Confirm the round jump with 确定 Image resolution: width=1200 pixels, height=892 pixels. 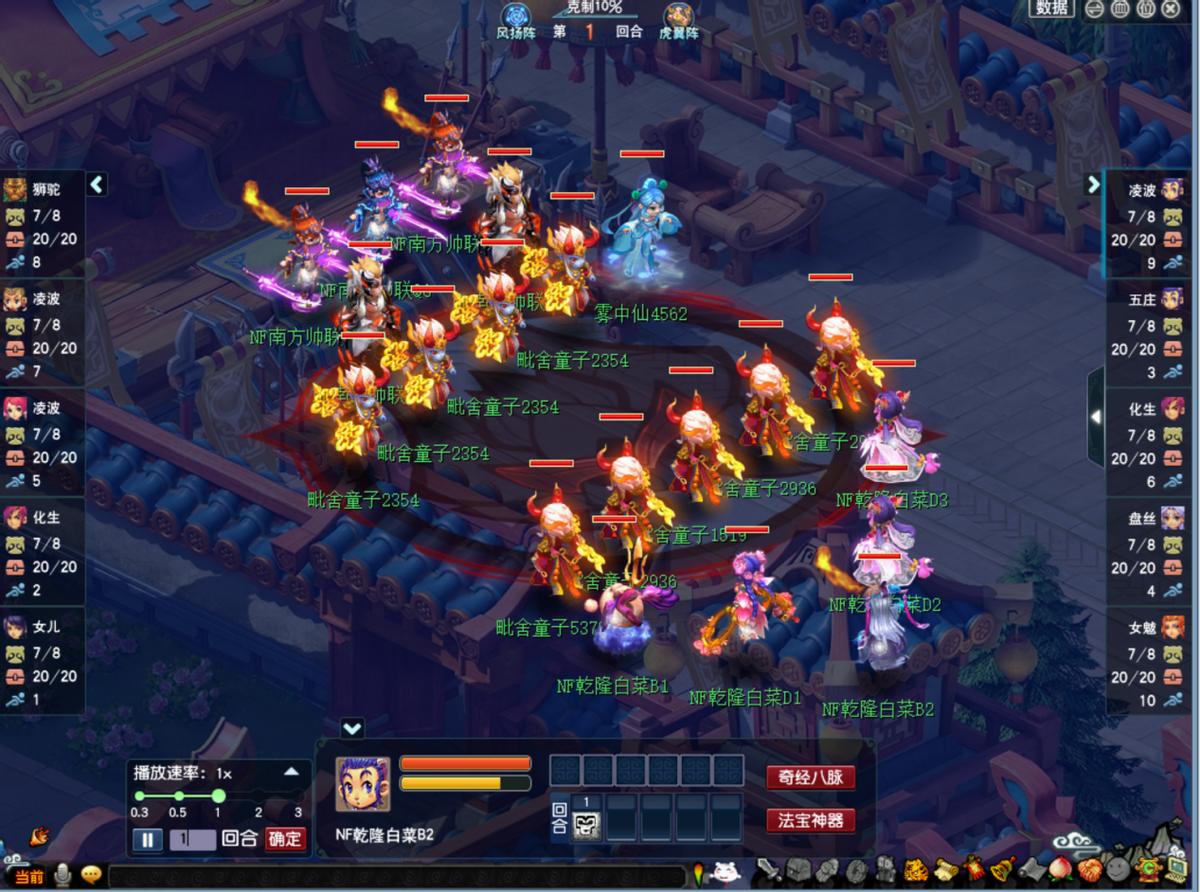click(284, 839)
